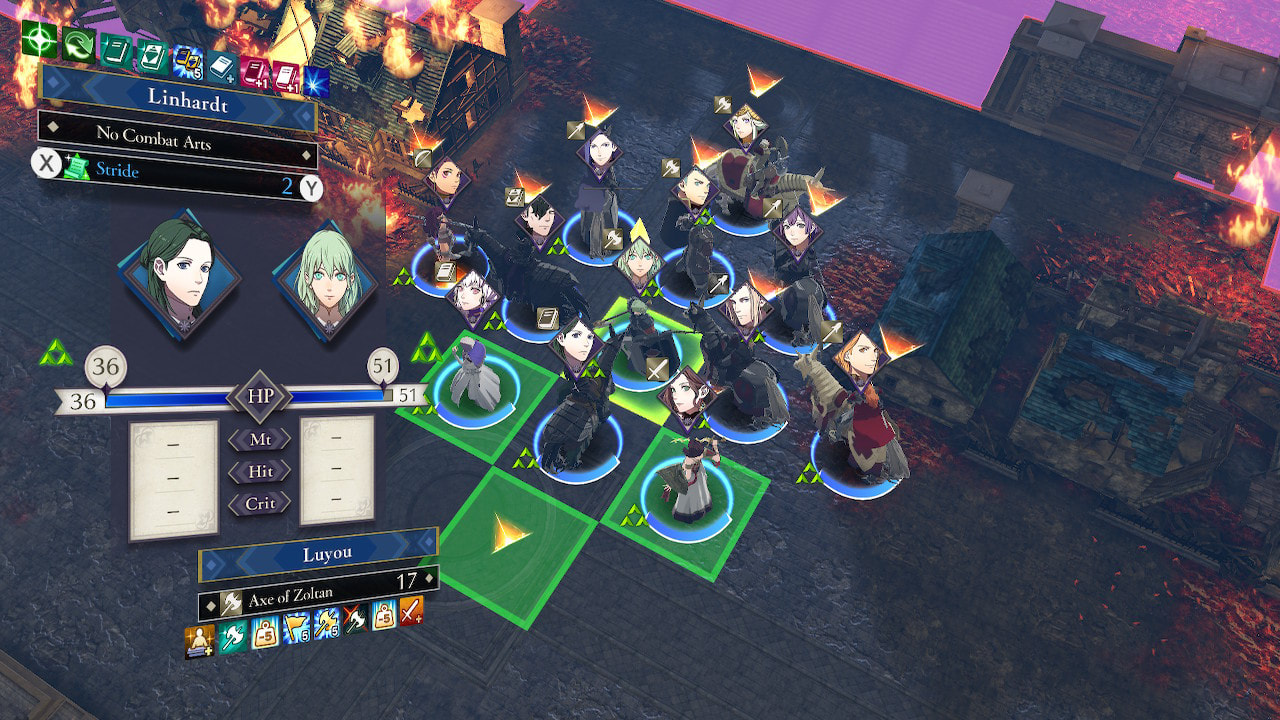1280x720 pixels.
Task: Click the Luyou name banner
Action: tap(318, 555)
